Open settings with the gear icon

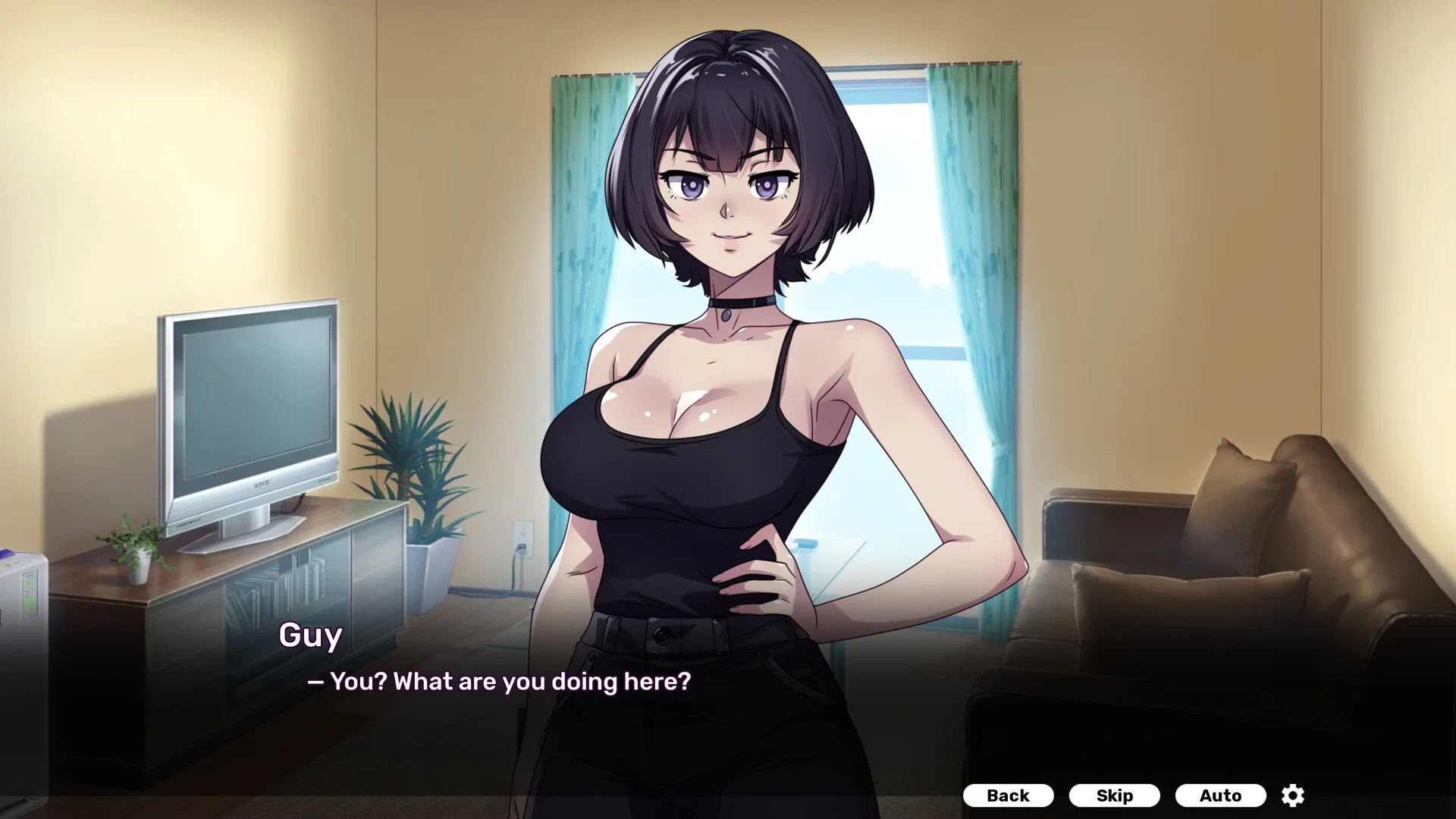(x=1293, y=795)
